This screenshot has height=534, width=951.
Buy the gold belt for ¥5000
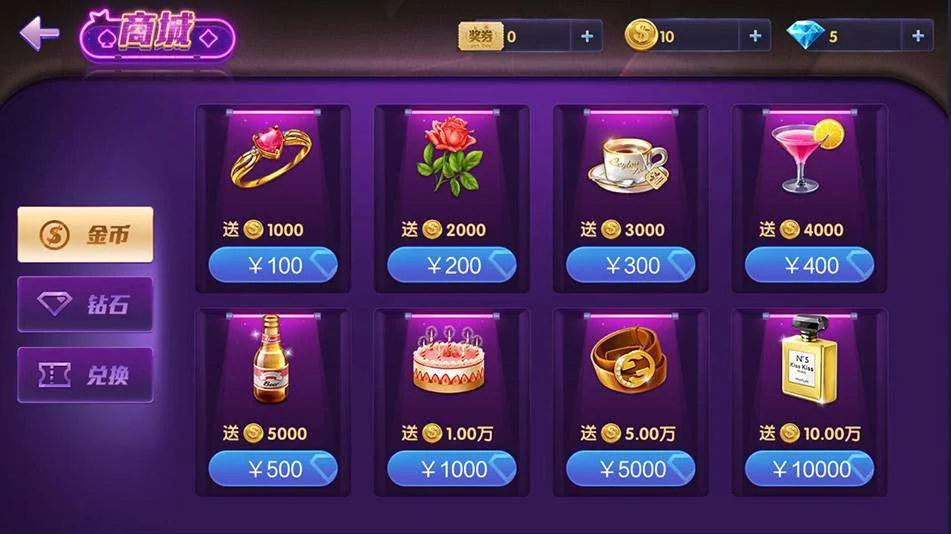[x=630, y=469]
